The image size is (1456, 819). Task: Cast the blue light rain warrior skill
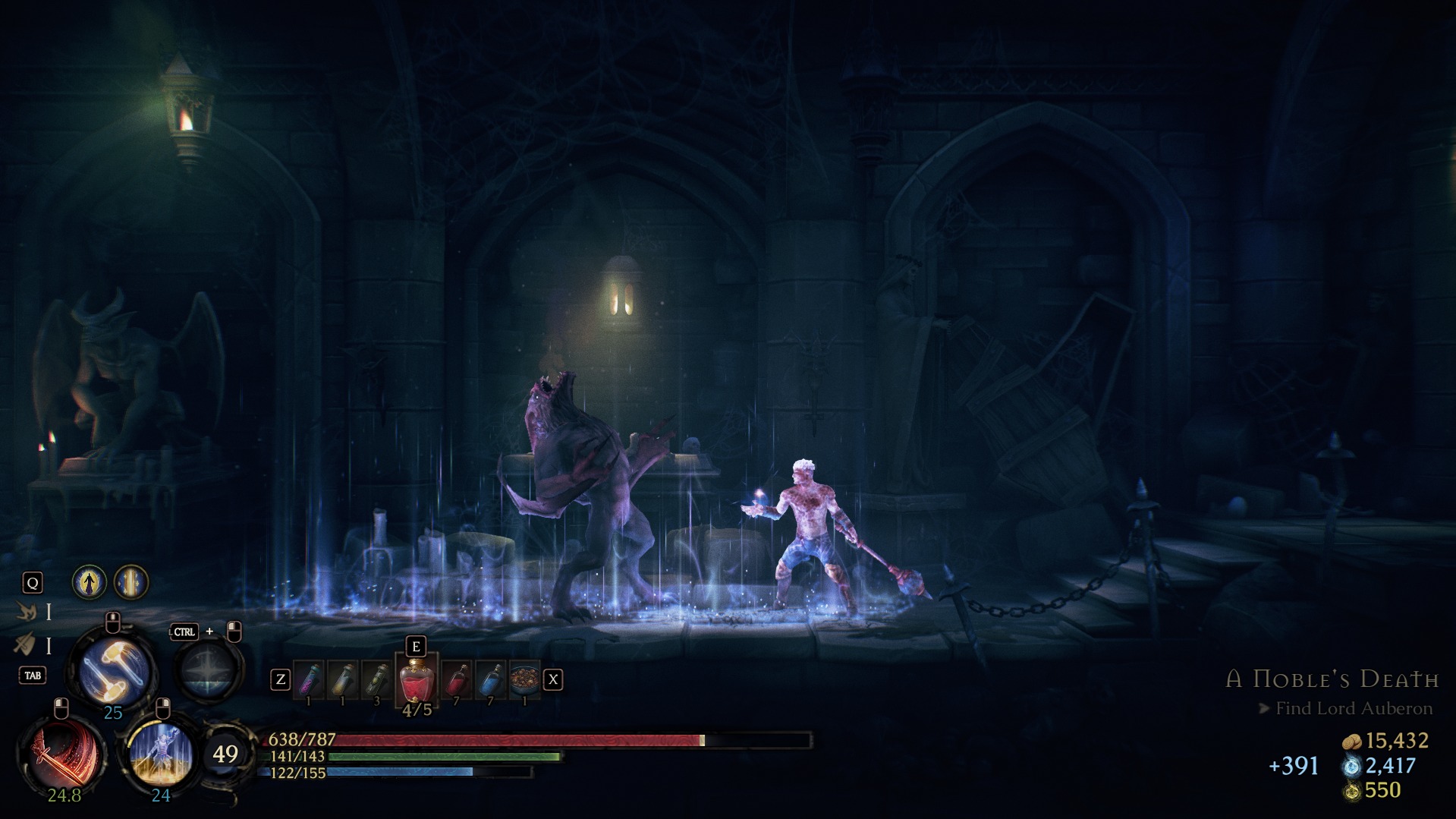161,754
